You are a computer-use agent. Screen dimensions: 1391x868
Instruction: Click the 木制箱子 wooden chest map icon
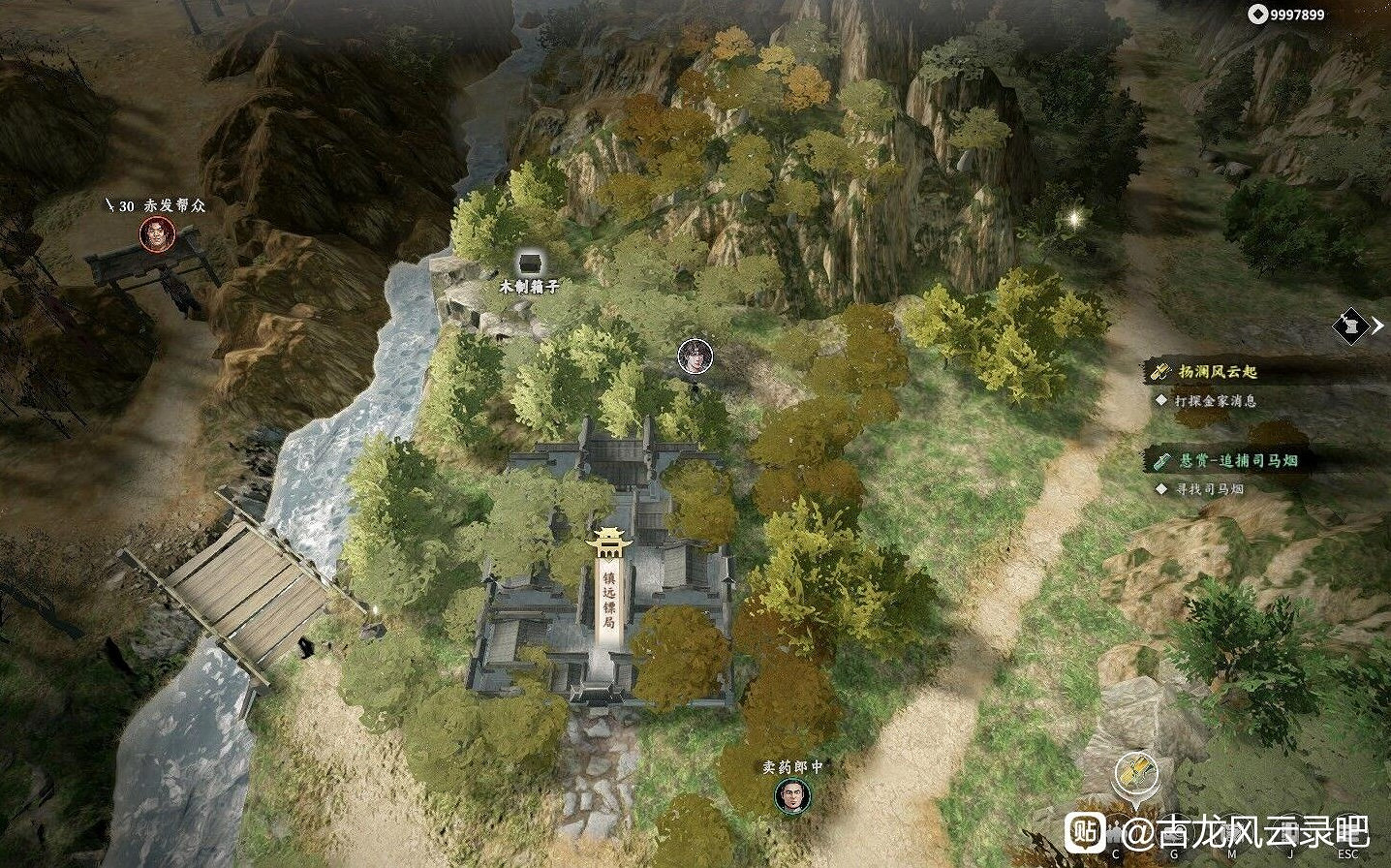tap(529, 262)
